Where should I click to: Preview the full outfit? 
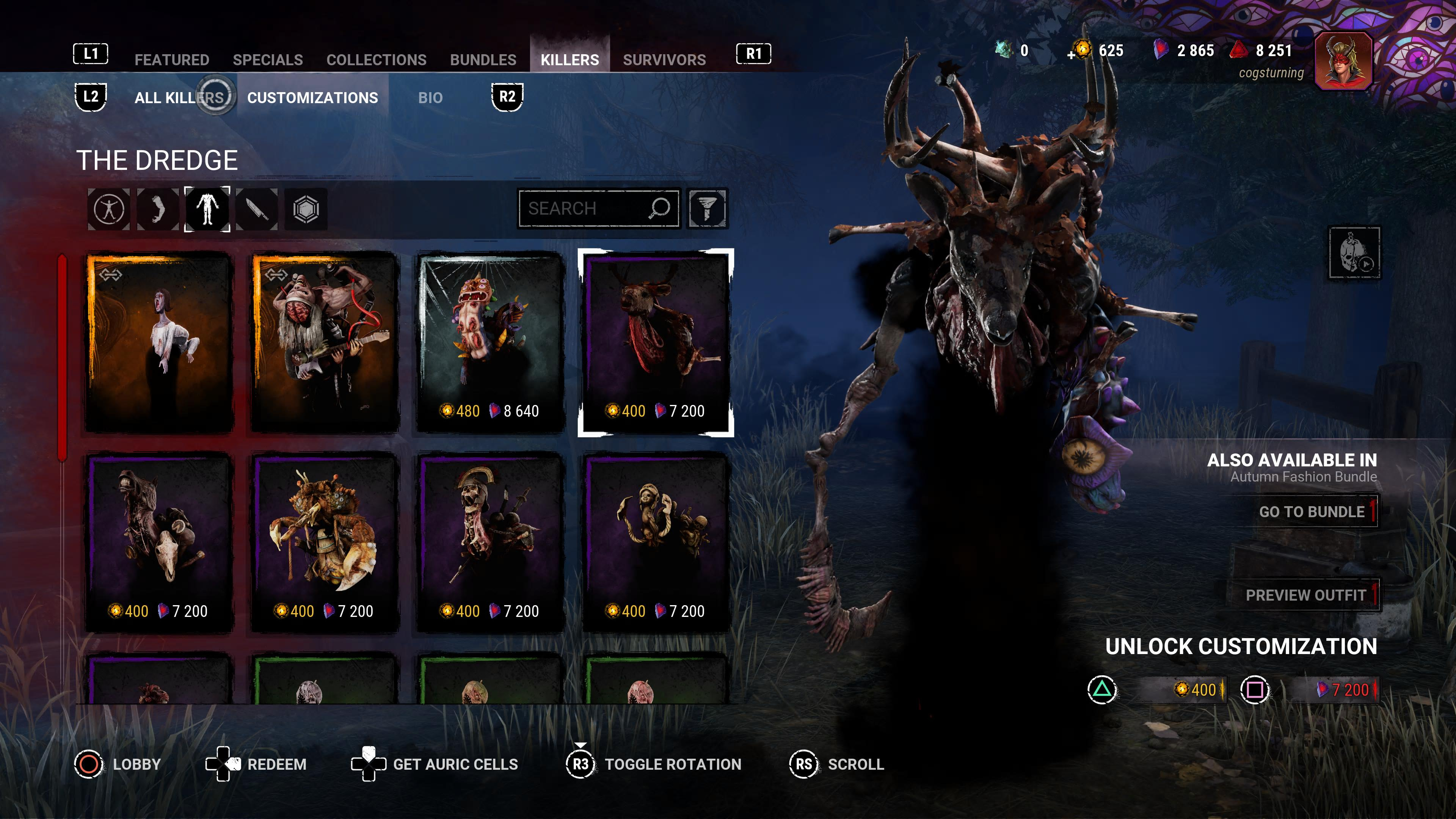(x=1305, y=595)
